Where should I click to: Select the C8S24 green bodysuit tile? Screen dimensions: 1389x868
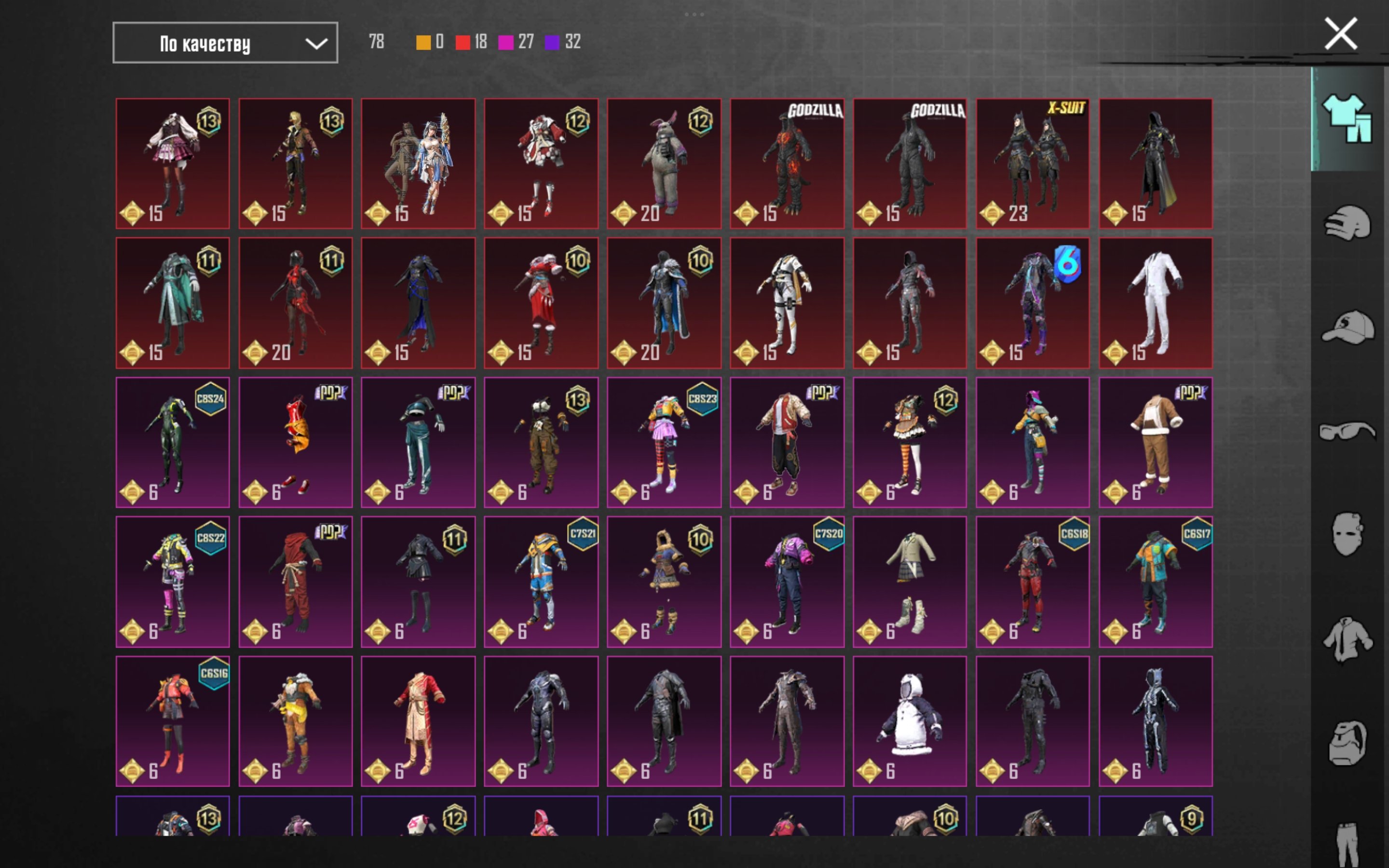tap(173, 442)
